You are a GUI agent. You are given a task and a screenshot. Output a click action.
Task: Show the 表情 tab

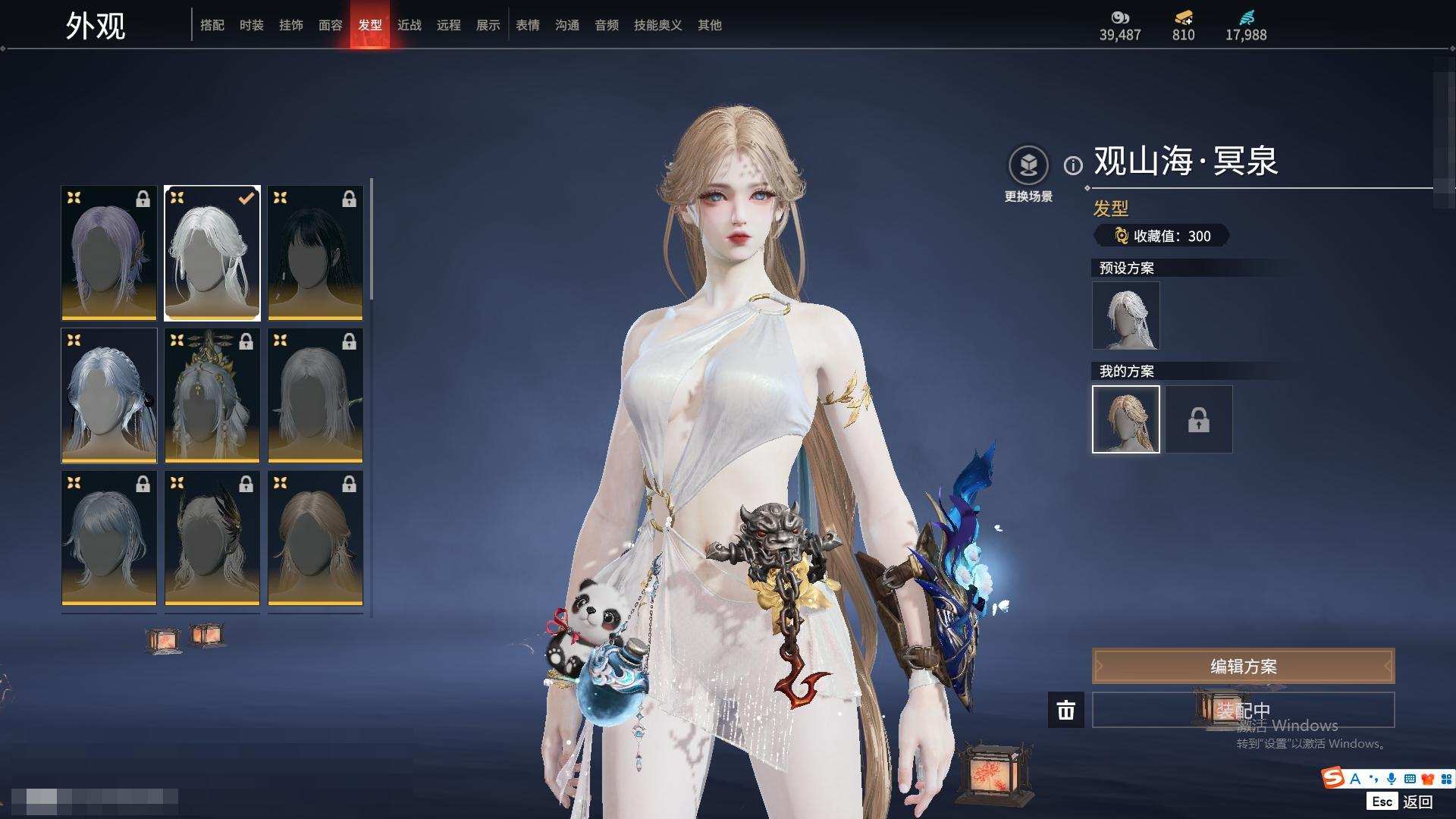(x=527, y=25)
